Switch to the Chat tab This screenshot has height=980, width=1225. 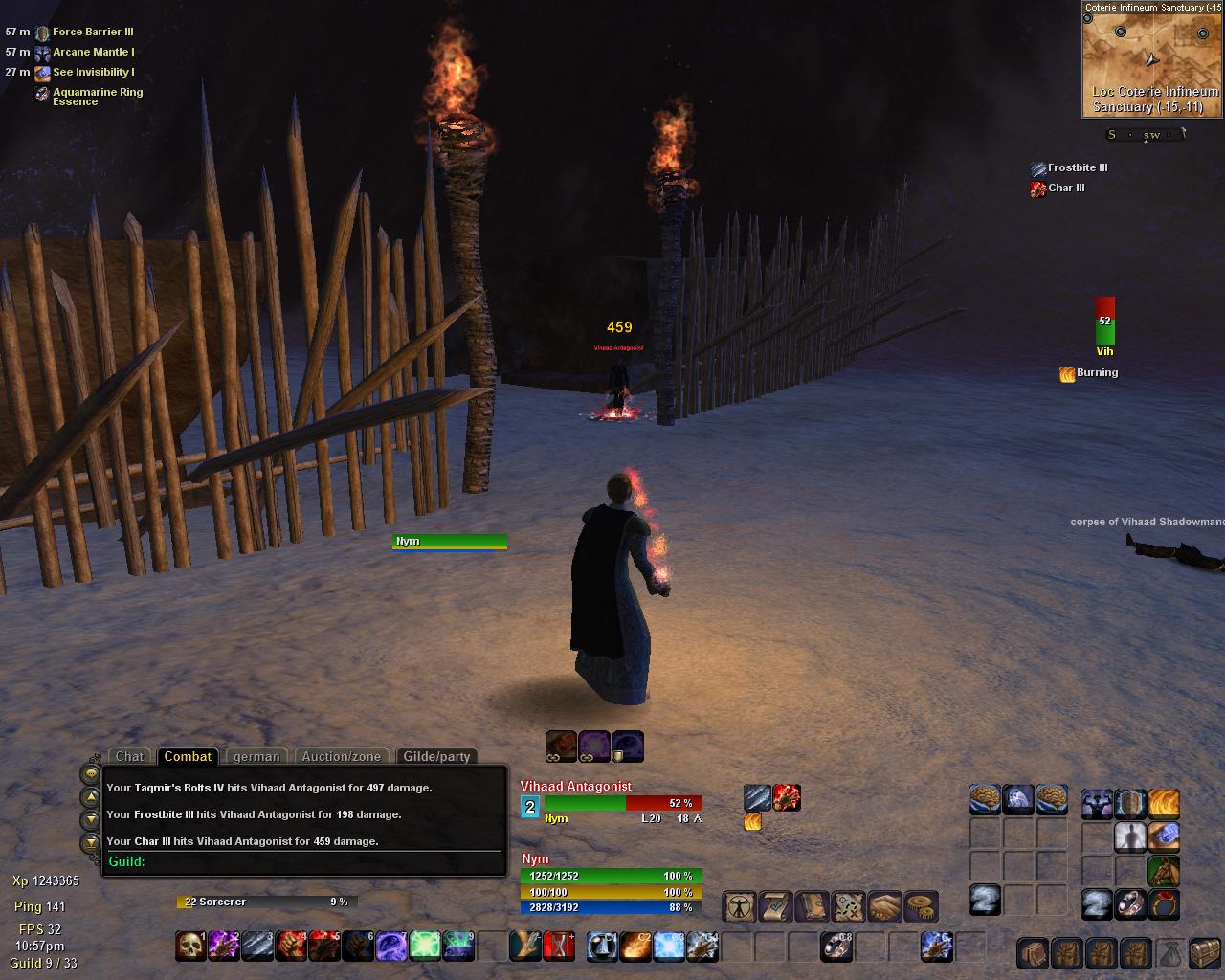coord(129,756)
